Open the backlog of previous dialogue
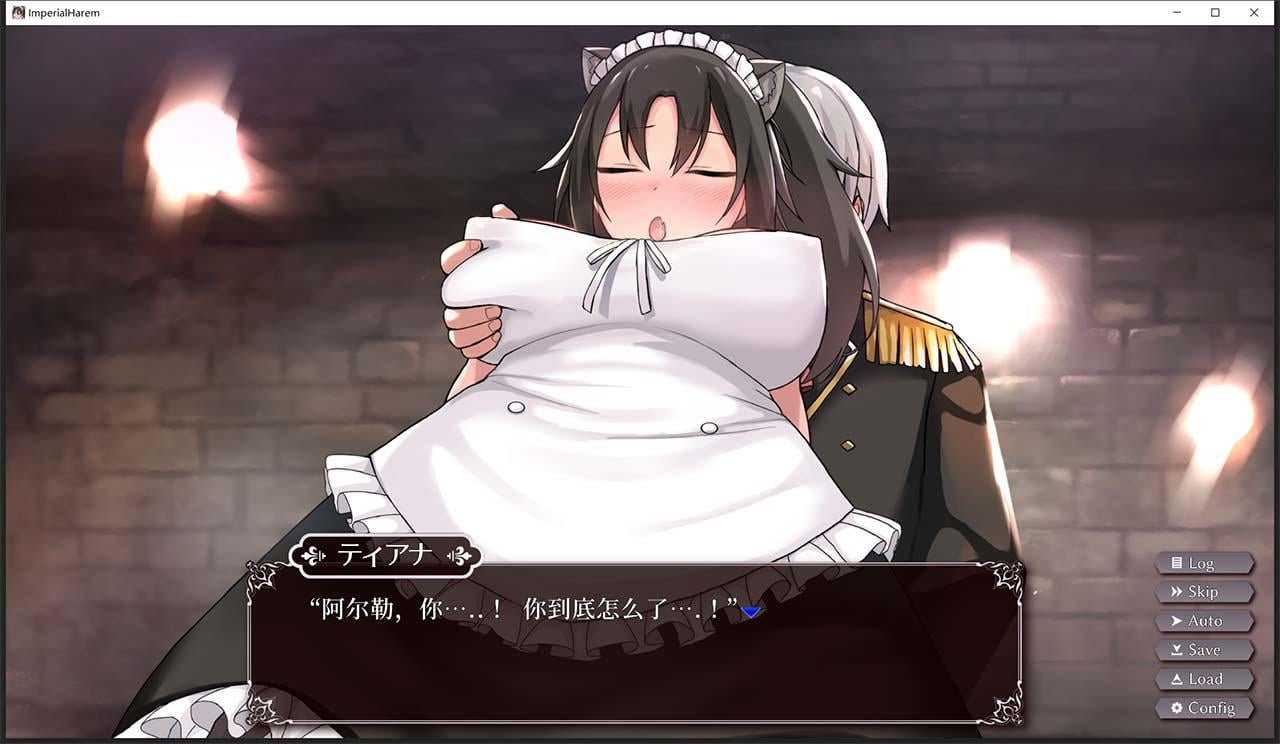The height and width of the screenshot is (744, 1280). (1204, 562)
